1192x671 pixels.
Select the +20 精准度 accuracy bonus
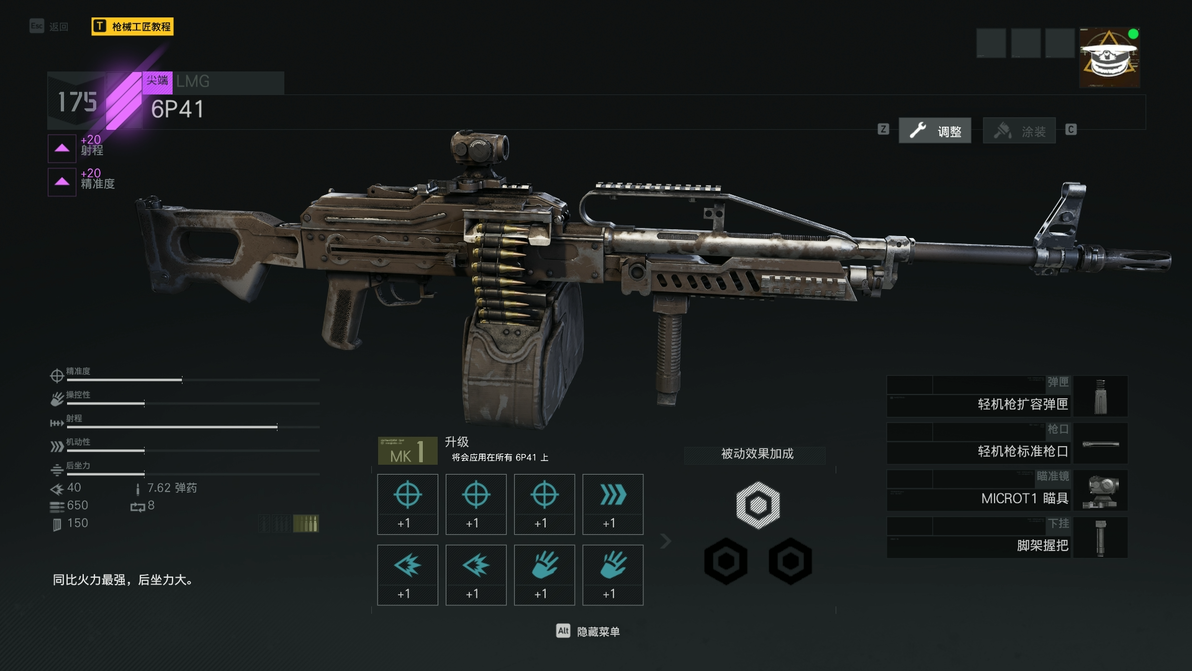(x=62, y=181)
